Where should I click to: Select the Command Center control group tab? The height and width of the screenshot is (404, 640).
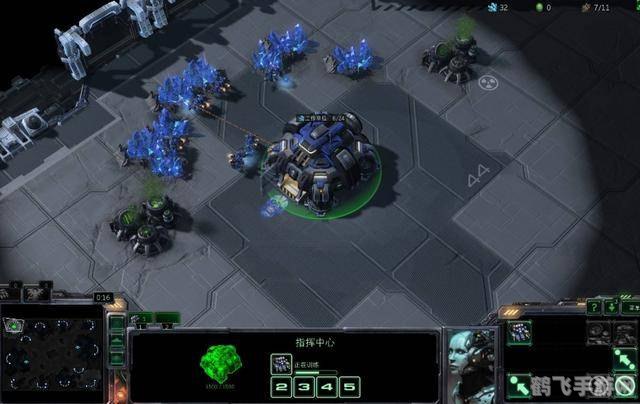[x=141, y=319]
